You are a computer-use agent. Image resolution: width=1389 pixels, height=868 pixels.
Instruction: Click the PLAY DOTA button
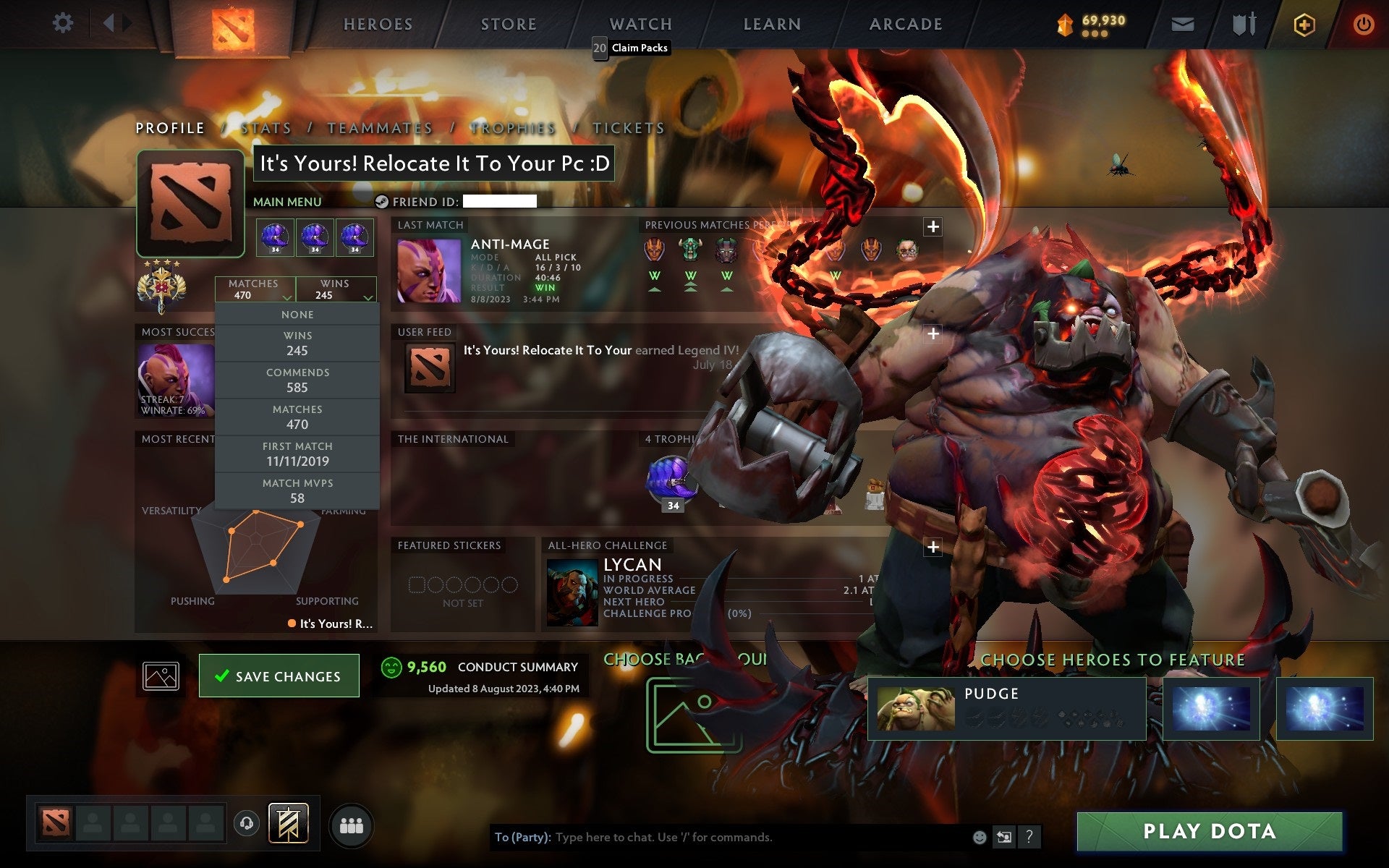click(1210, 830)
